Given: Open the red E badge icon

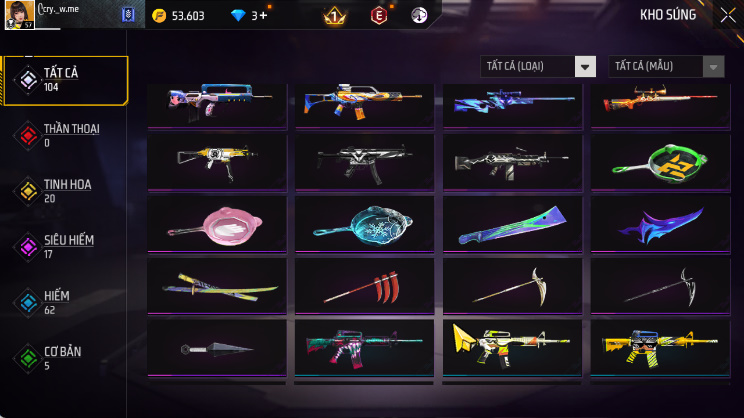Looking at the screenshot, I should [379, 15].
